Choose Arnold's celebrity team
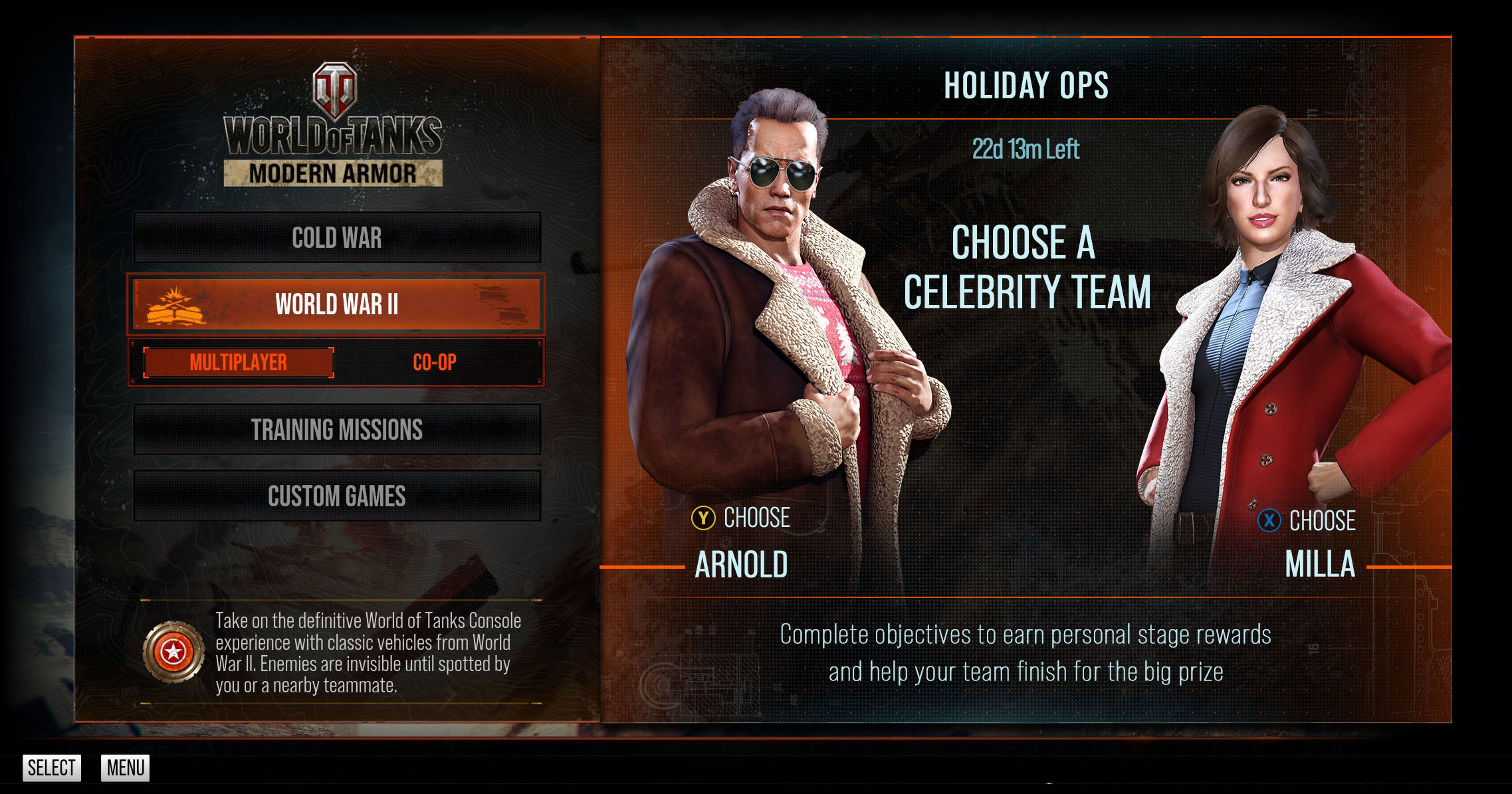This screenshot has width=1512, height=794. [741, 519]
